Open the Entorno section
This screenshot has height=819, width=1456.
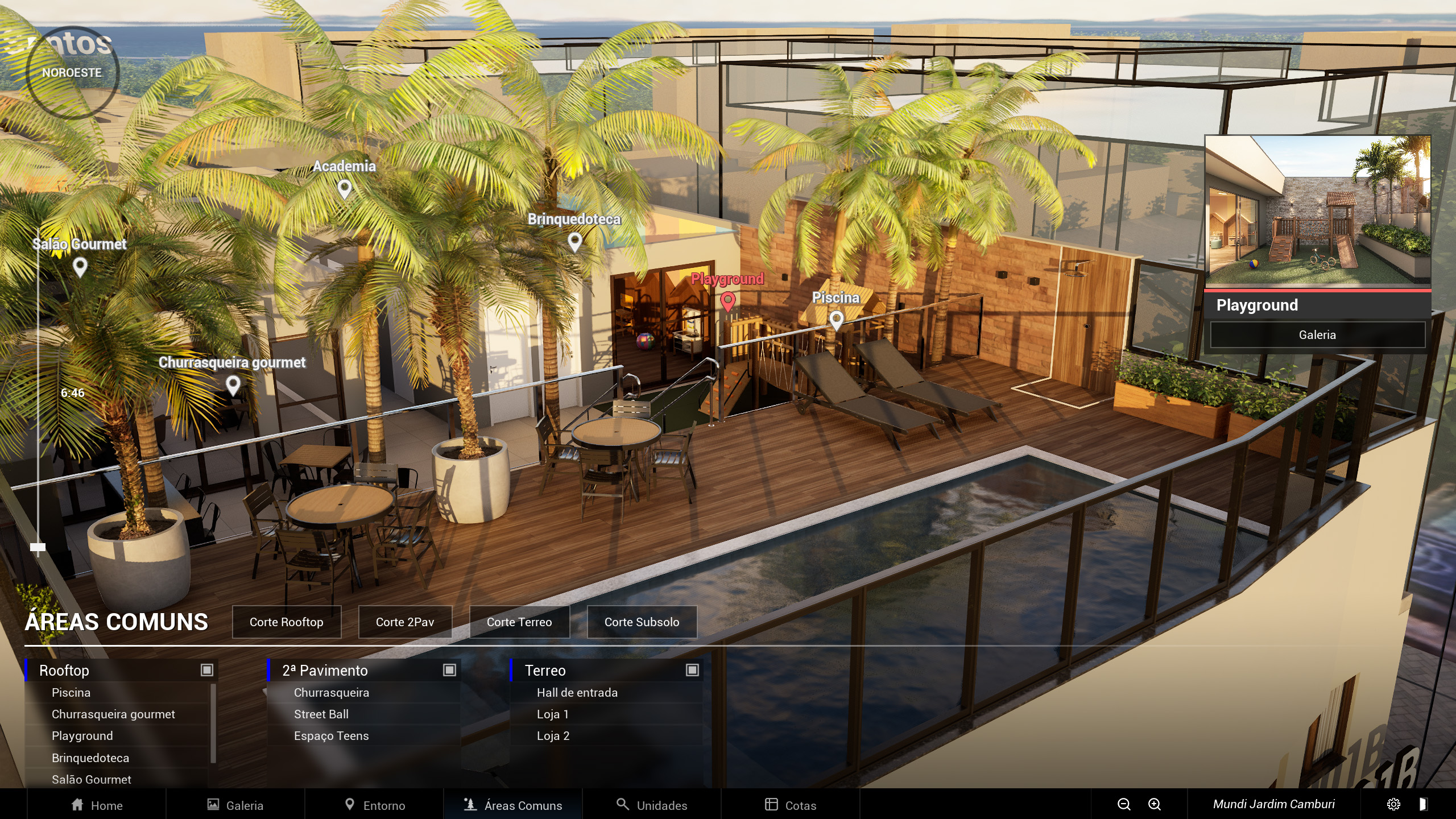(375, 805)
